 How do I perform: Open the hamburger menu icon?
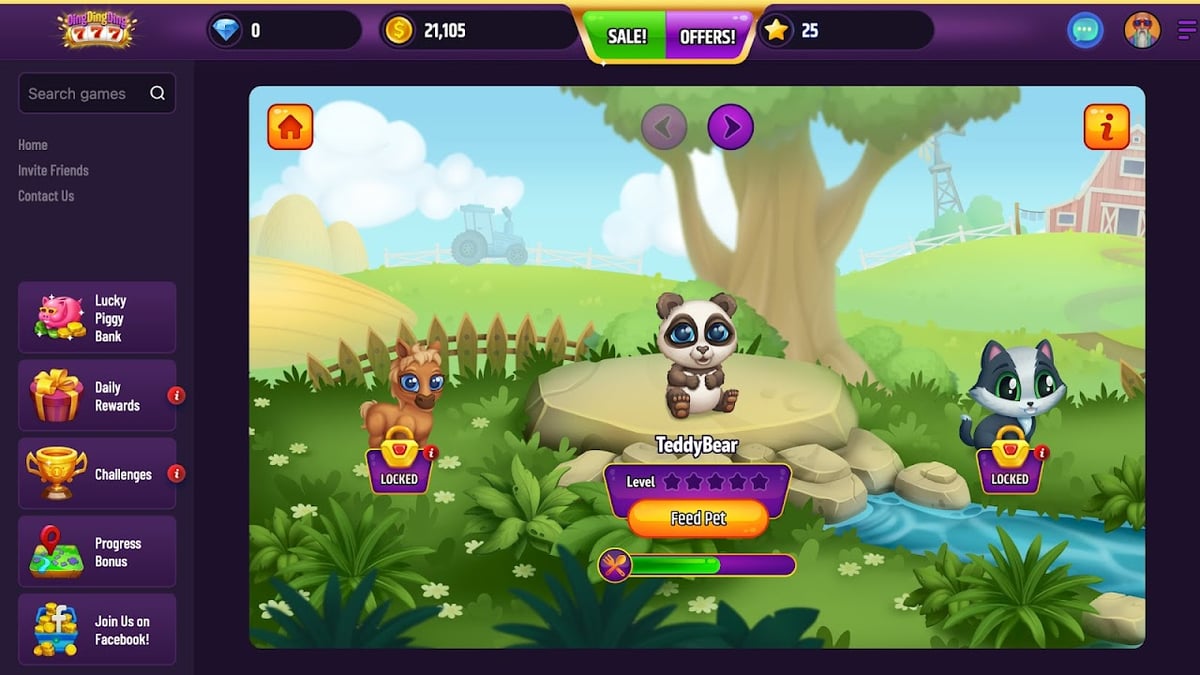(x=1187, y=31)
